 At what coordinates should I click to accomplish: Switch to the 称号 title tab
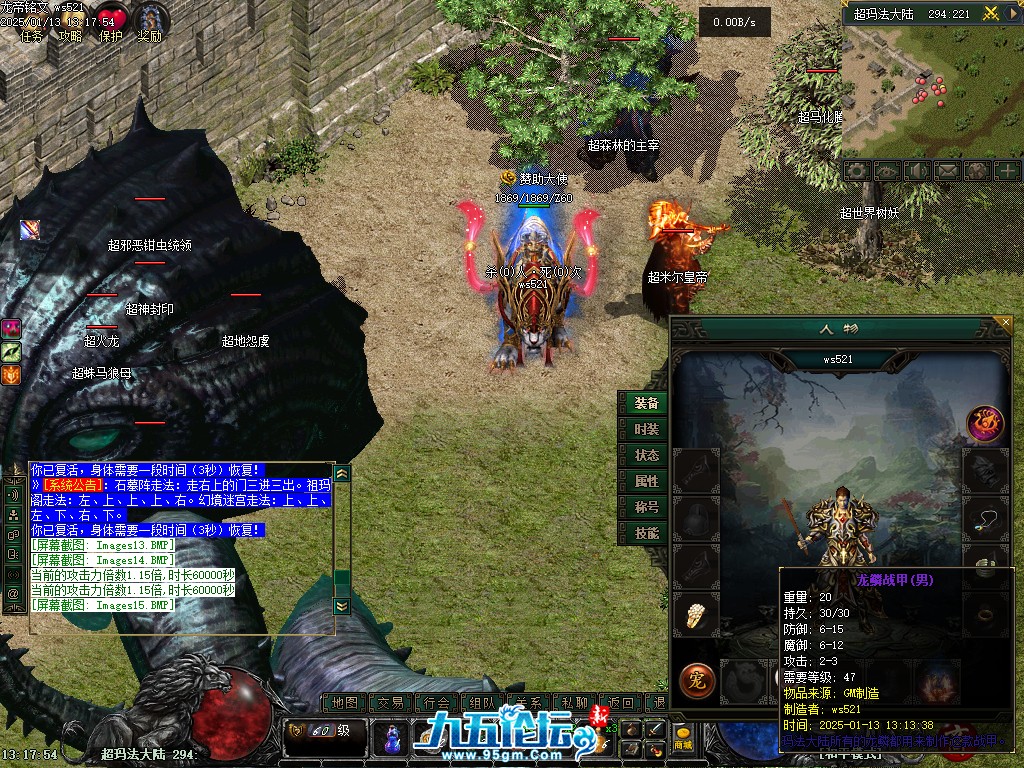coord(646,507)
